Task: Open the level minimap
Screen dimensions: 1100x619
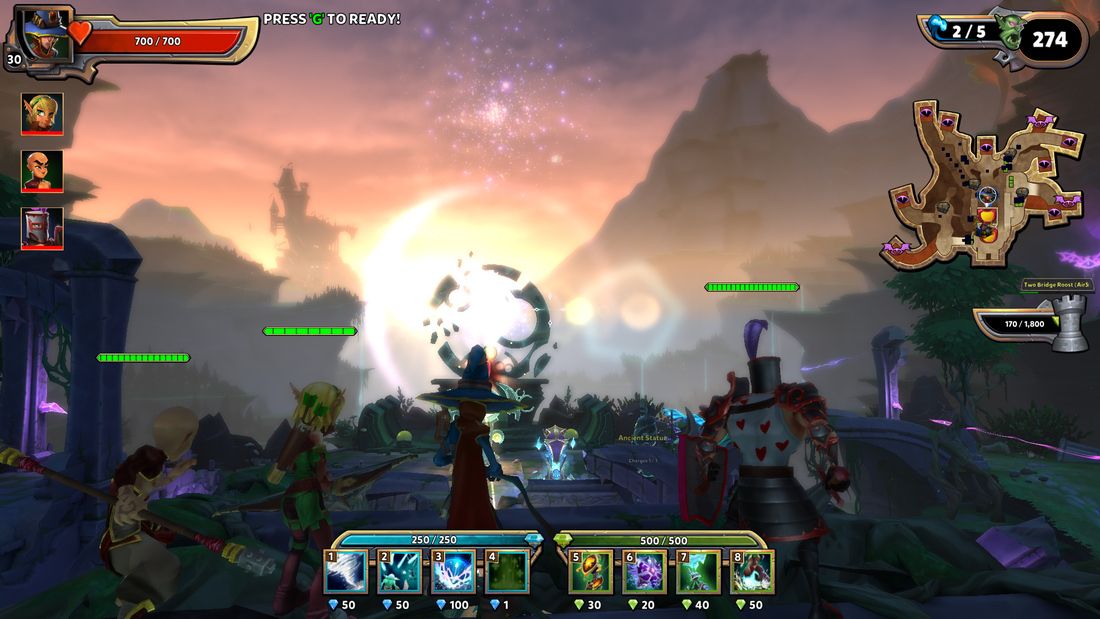Action: coord(985,185)
